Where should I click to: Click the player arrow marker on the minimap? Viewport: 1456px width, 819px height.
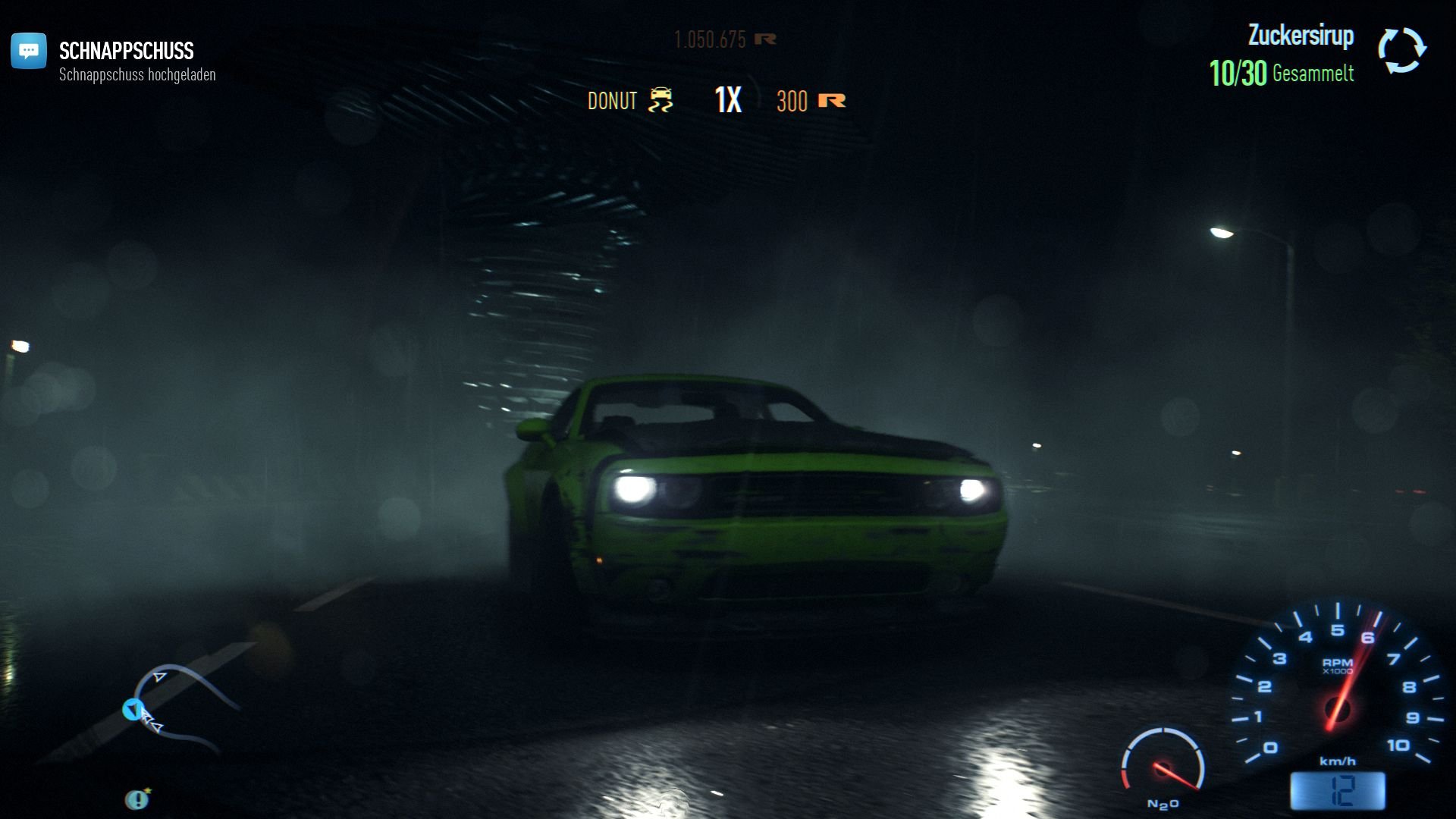(135, 710)
